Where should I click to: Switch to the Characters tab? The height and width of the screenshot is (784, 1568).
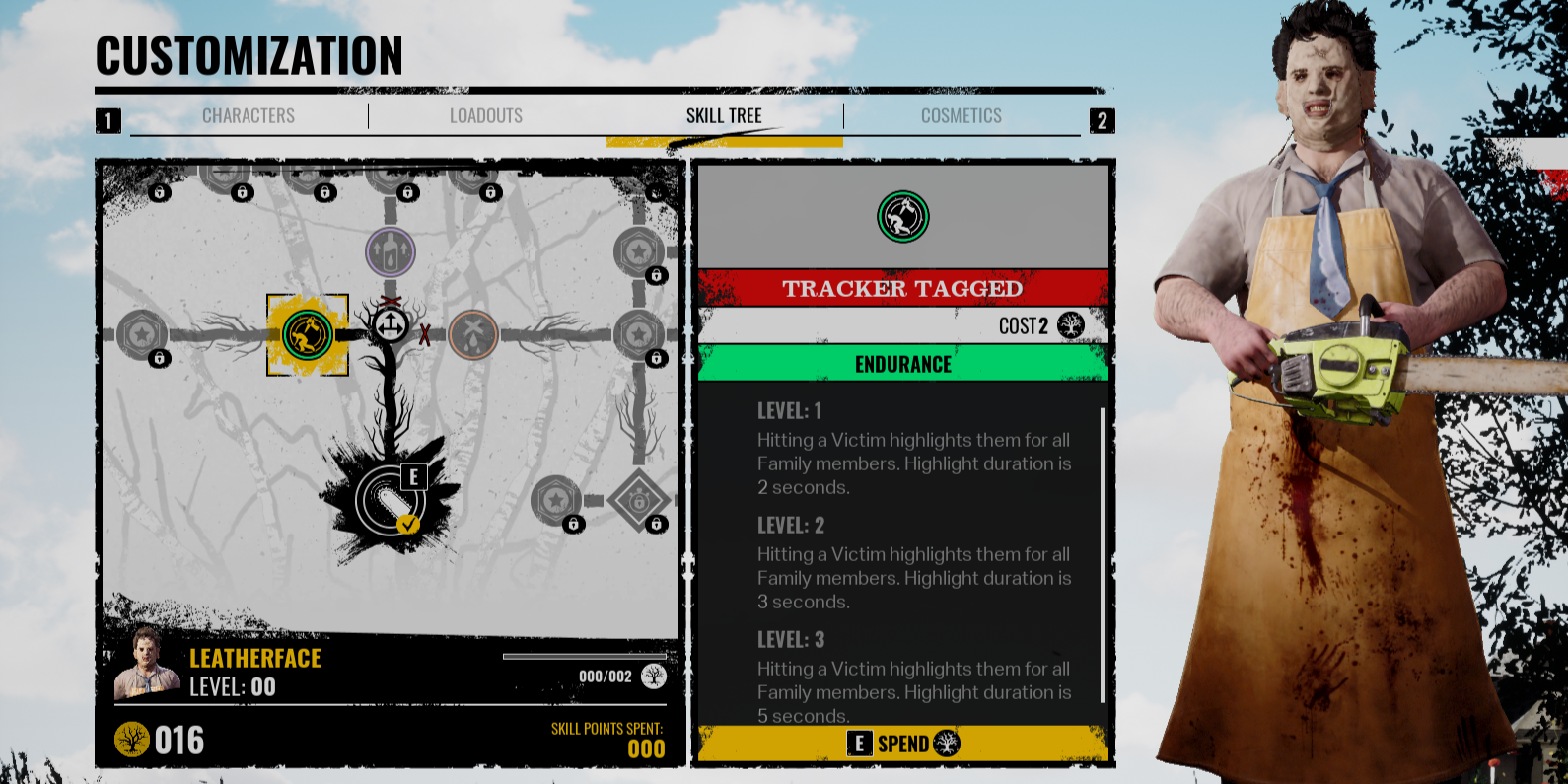coord(249,116)
